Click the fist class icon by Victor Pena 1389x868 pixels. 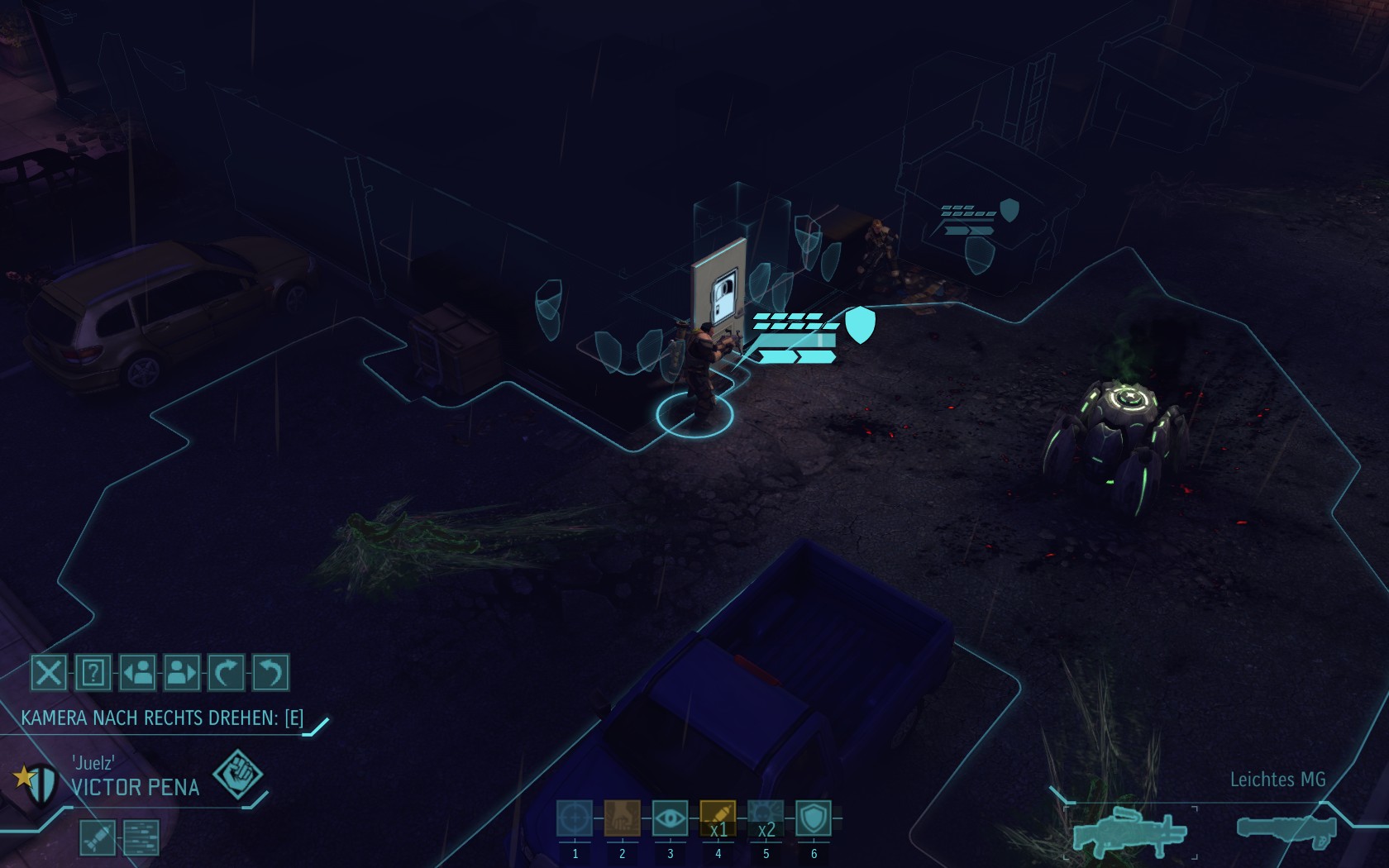click(x=238, y=775)
